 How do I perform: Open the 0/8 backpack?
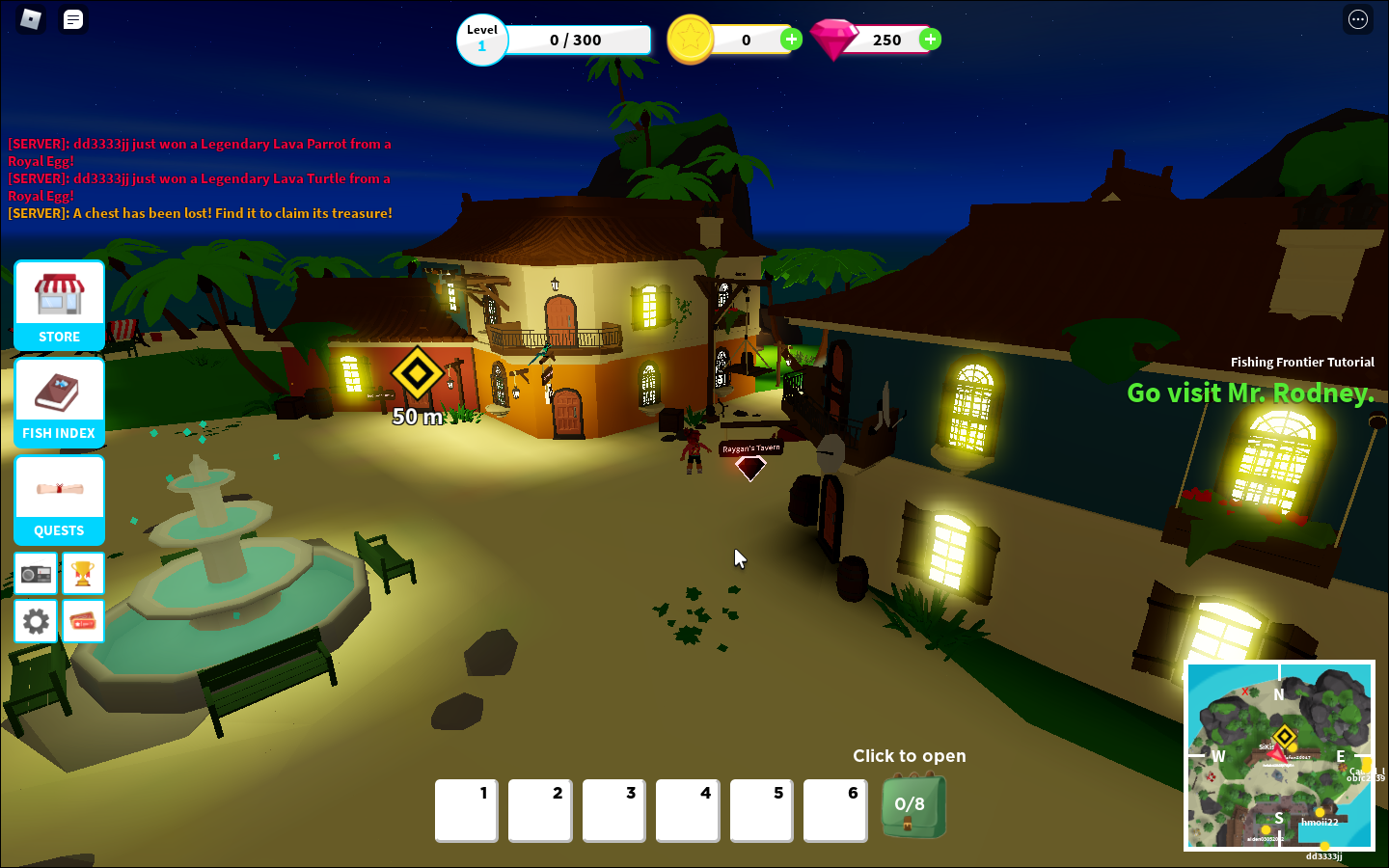[x=912, y=808]
